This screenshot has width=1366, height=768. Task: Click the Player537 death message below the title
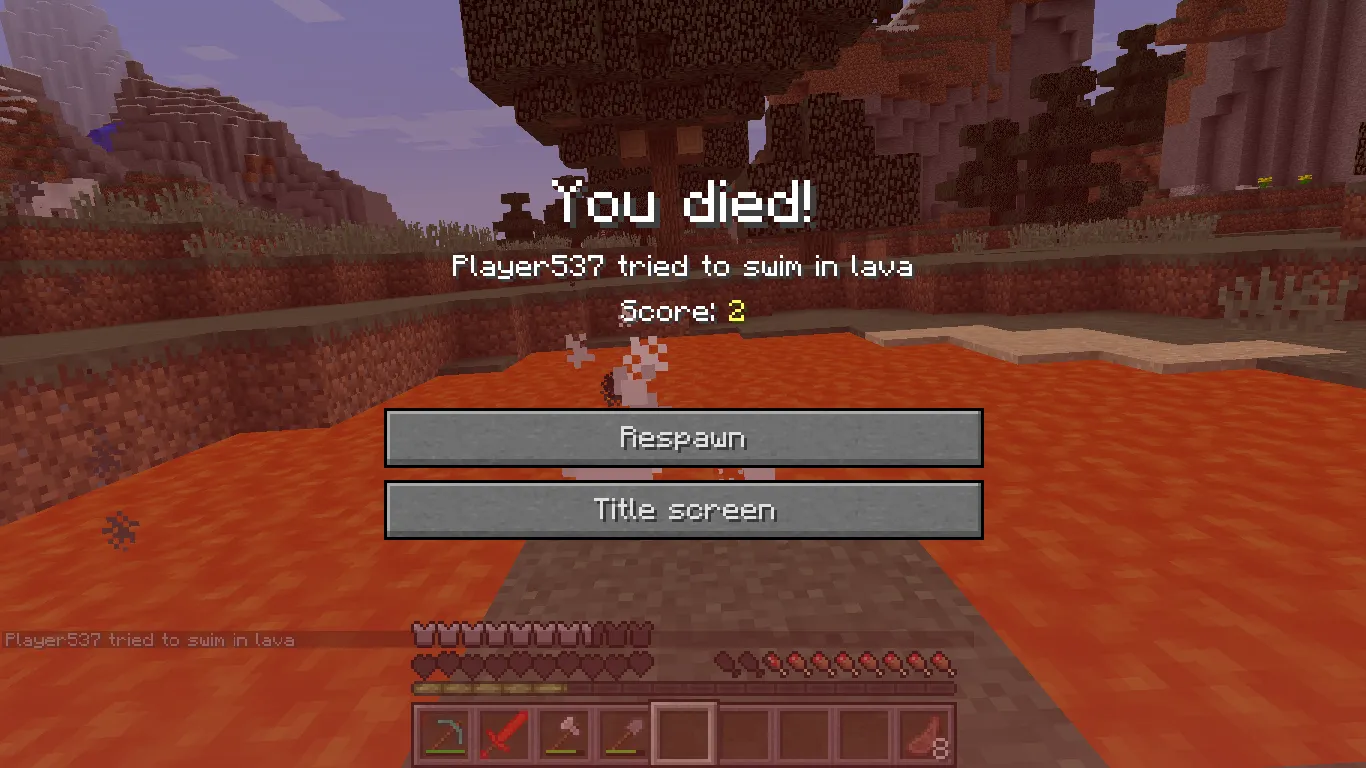(x=683, y=266)
